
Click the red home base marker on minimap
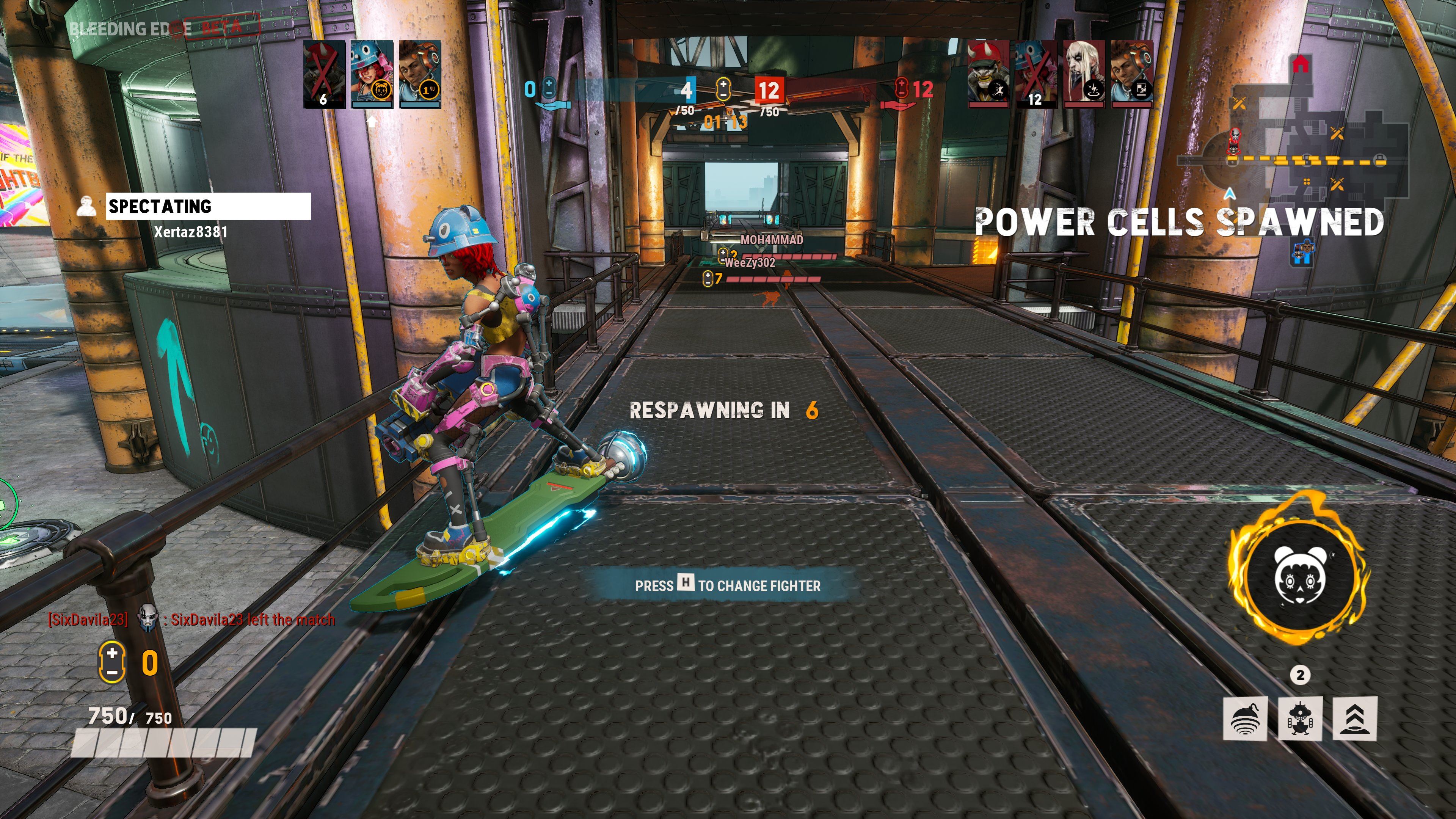coord(1301,63)
